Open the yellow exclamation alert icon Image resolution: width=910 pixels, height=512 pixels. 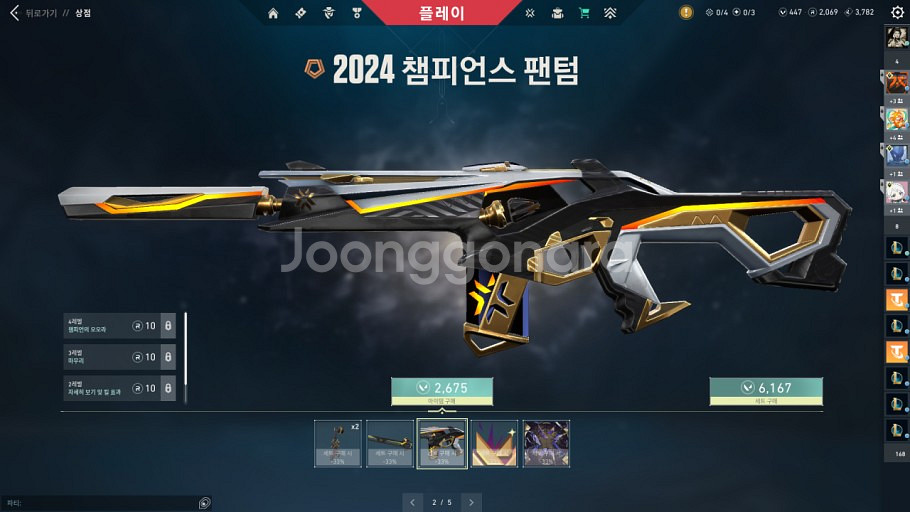pos(685,13)
